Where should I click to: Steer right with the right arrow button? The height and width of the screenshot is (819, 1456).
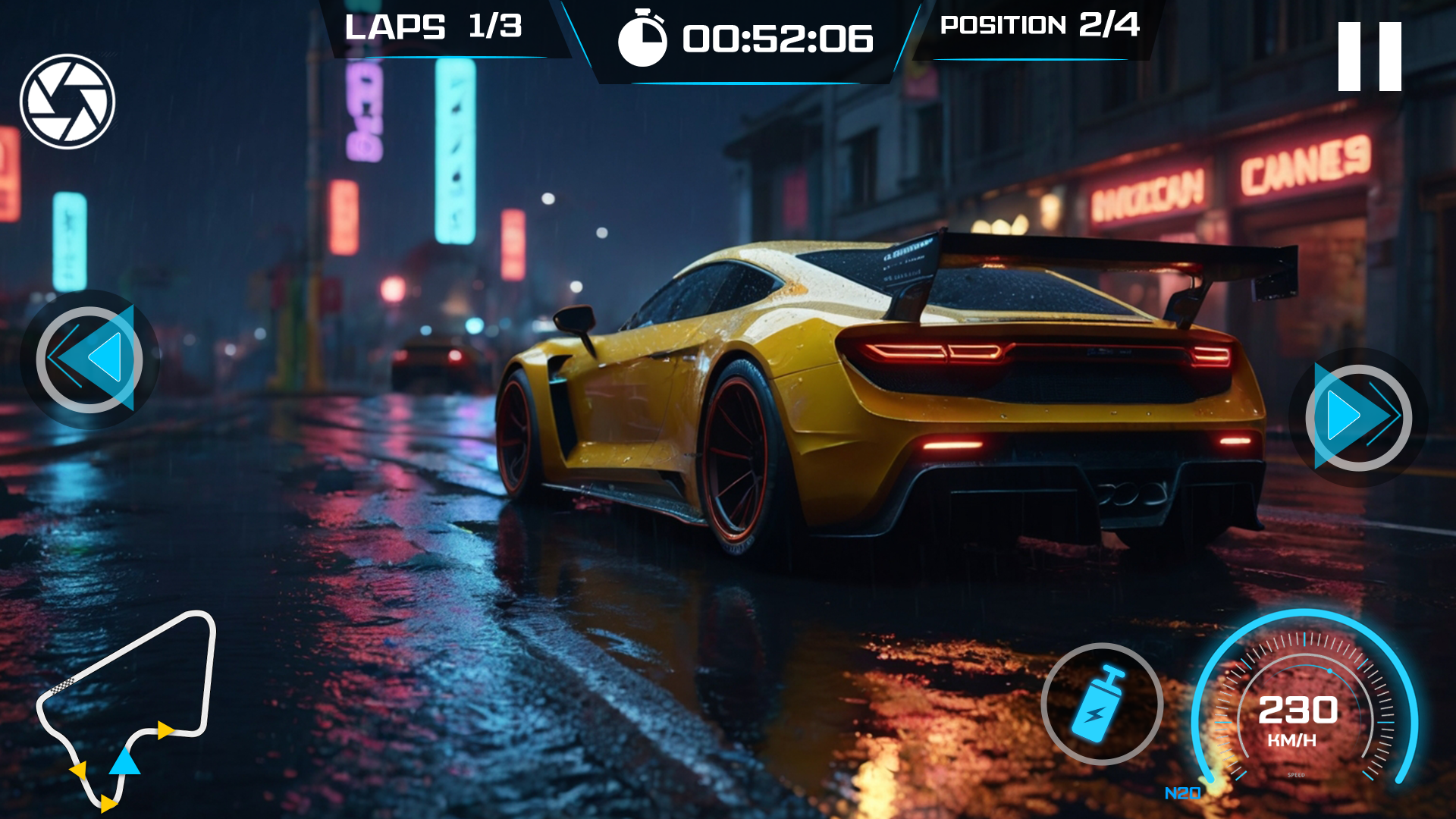(x=1357, y=417)
